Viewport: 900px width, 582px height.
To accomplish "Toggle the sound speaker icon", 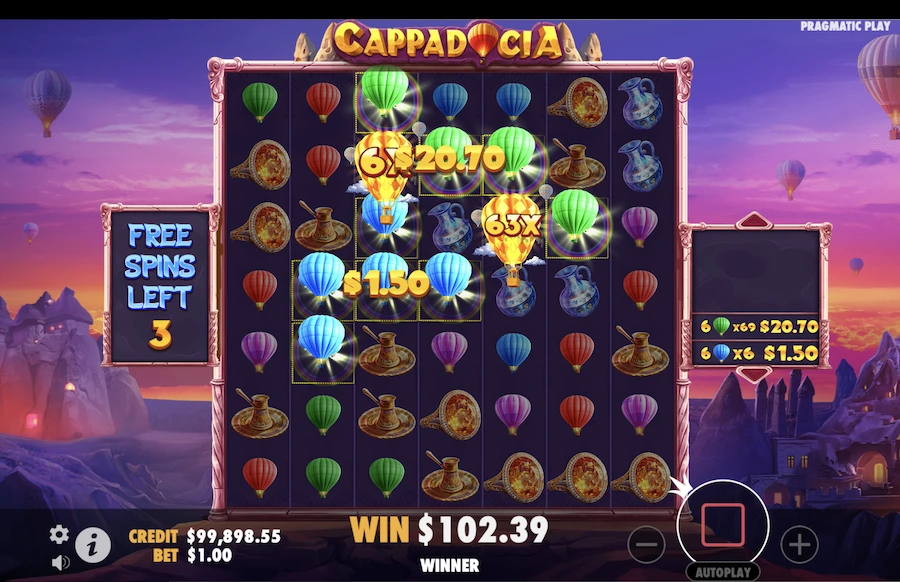I will [60, 562].
